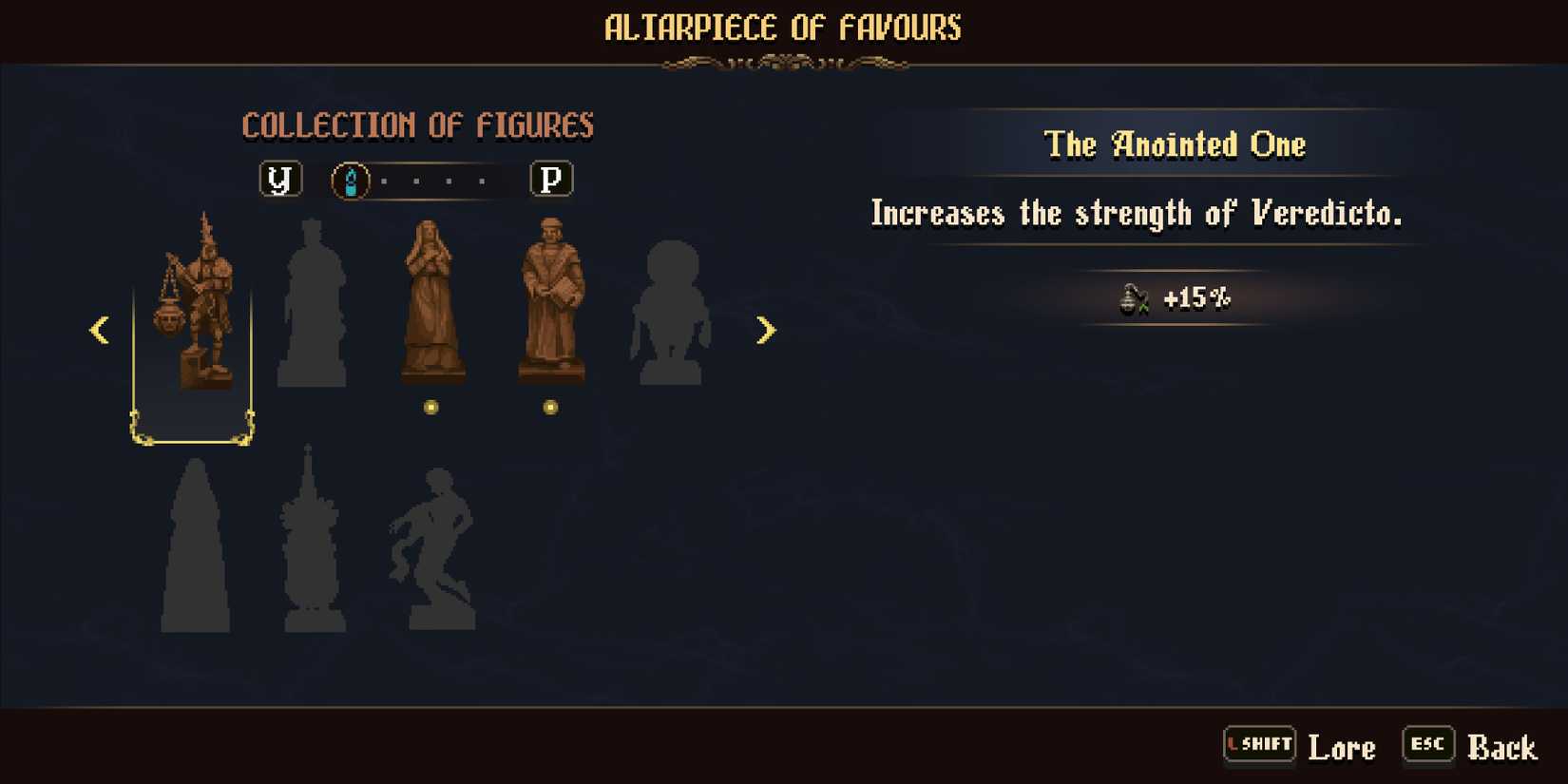The image size is (1568, 784).
Task: Select the praying woman figure
Action: [430, 304]
